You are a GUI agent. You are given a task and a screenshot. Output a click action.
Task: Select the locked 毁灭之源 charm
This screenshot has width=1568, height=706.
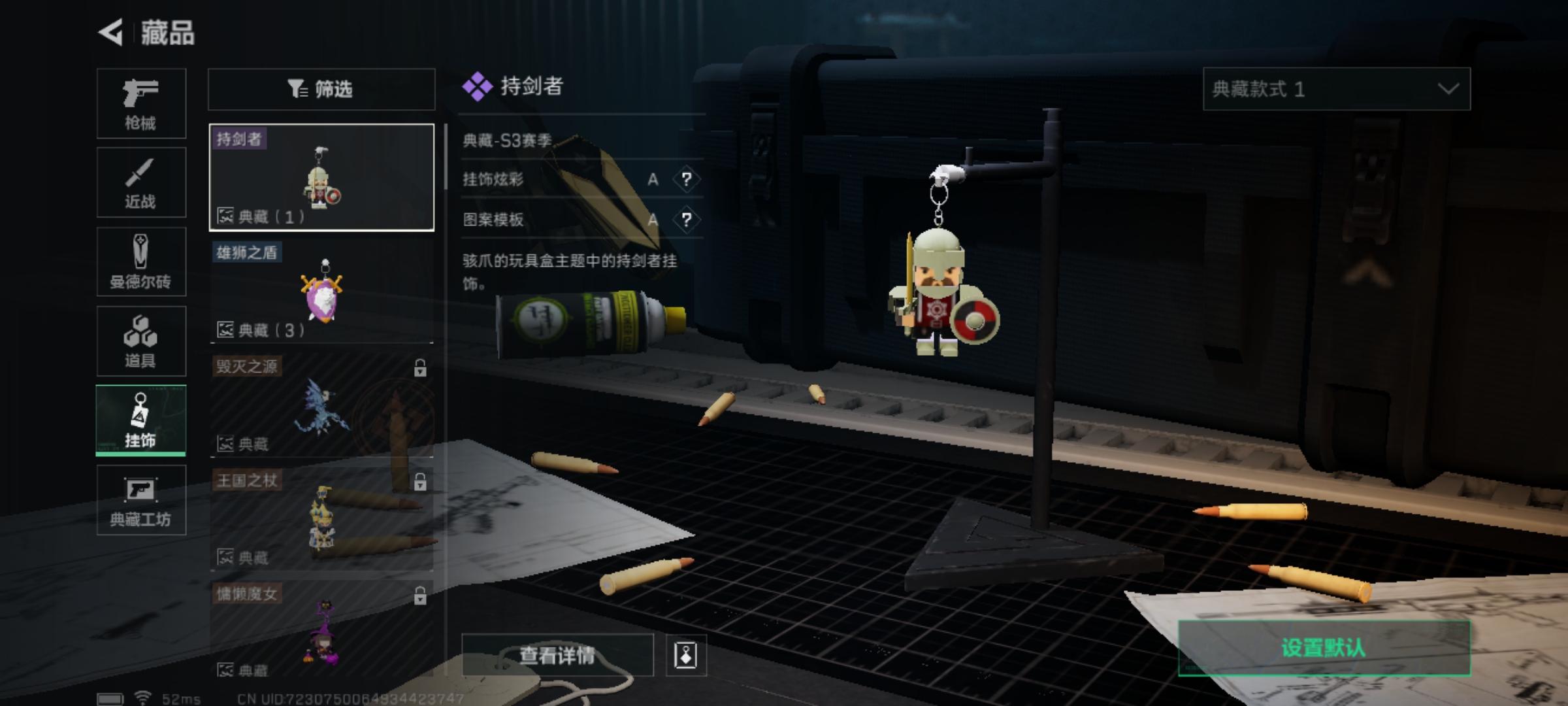tap(321, 405)
